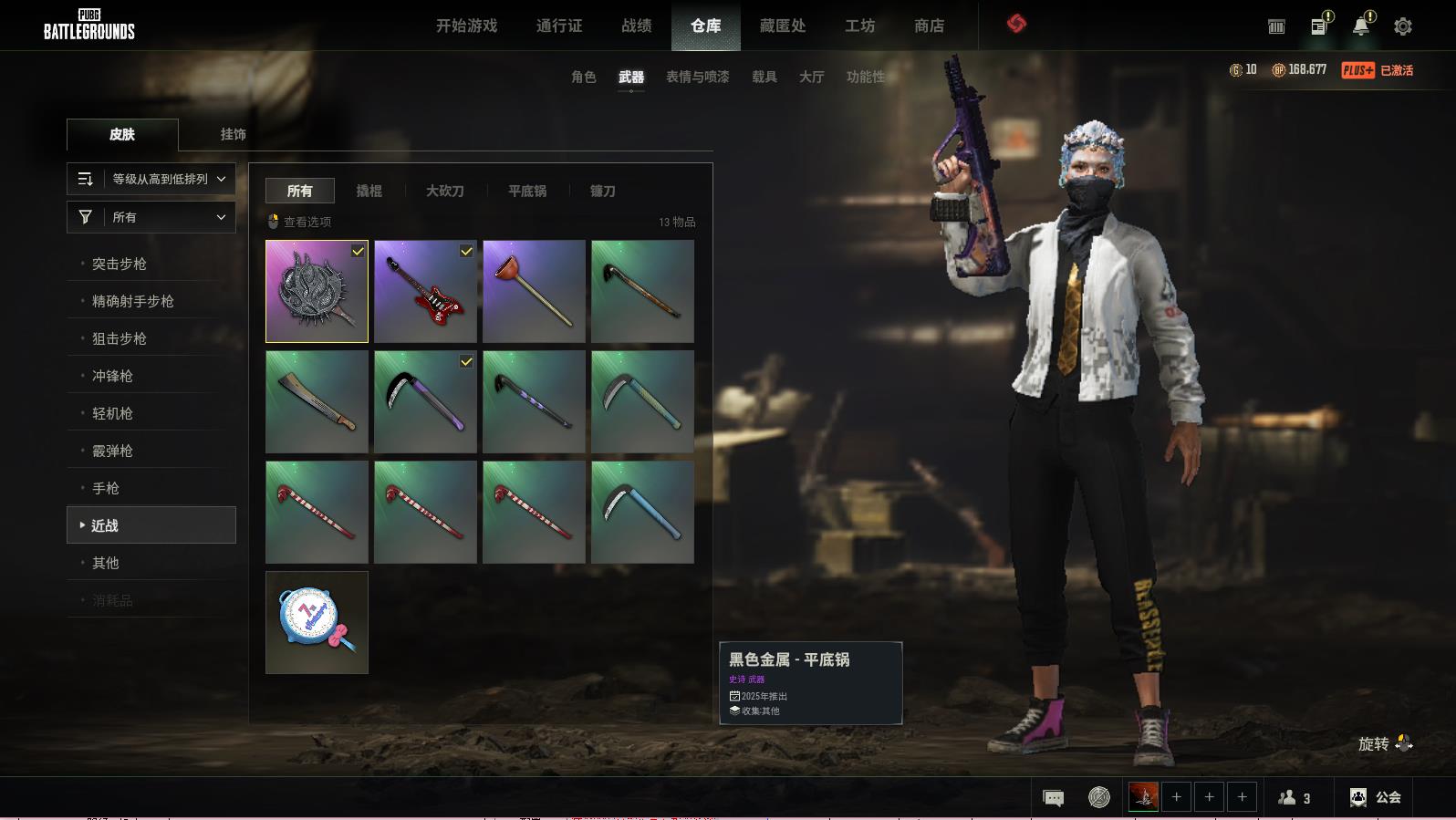Pick the red electric guitar skin
This screenshot has height=820, width=1456.
(425, 291)
